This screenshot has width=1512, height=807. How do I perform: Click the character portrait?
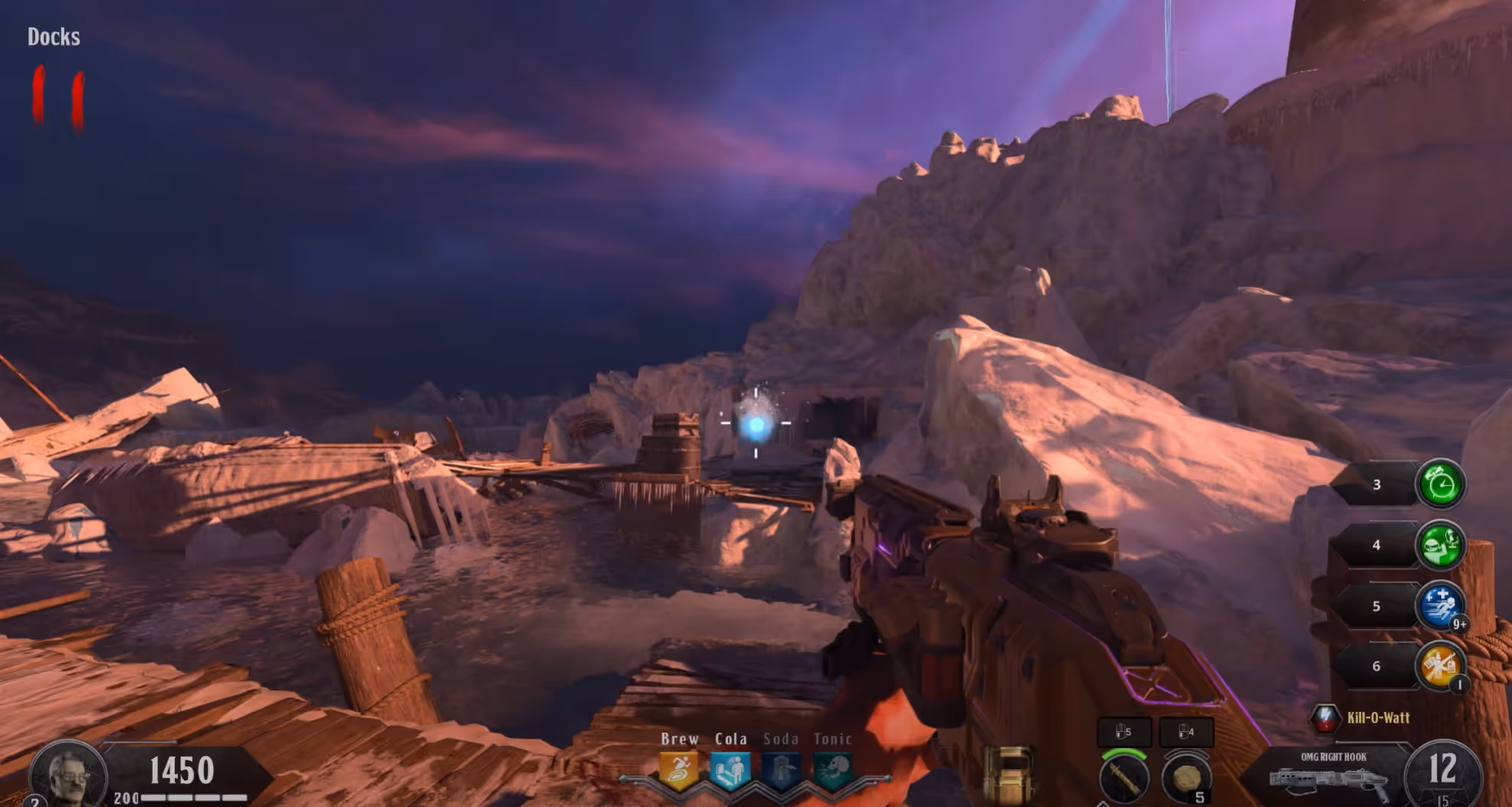[x=68, y=775]
